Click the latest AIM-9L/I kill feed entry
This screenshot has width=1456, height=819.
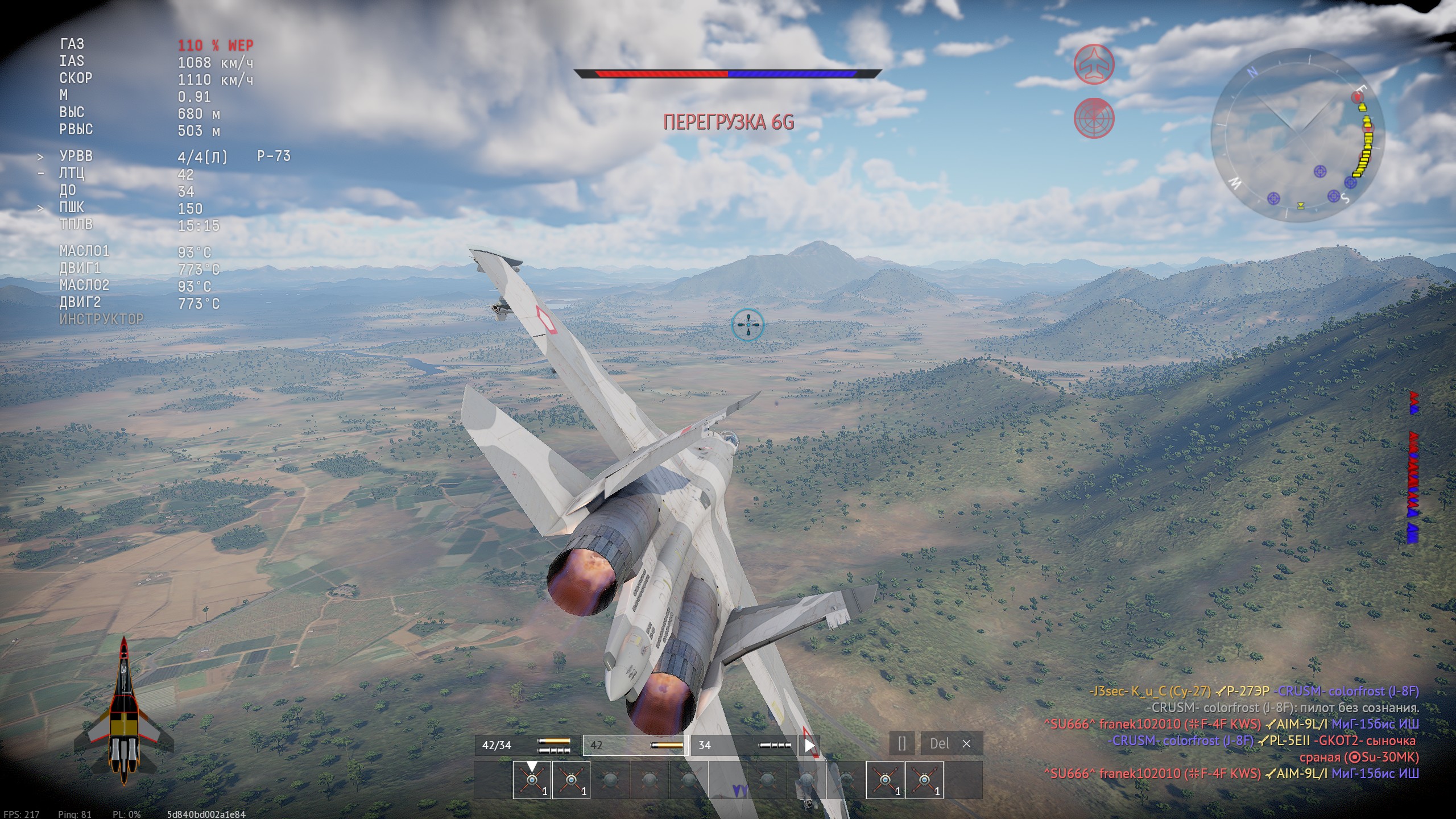pos(1231,773)
